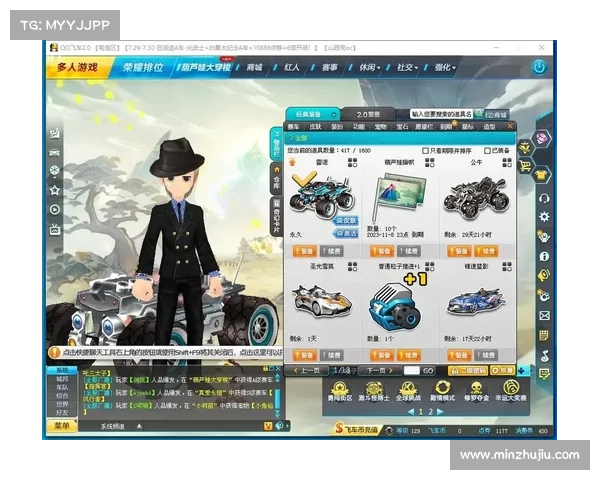The width and height of the screenshot is (600, 480).
Task: Go to next page with 下一页
Action: point(375,370)
